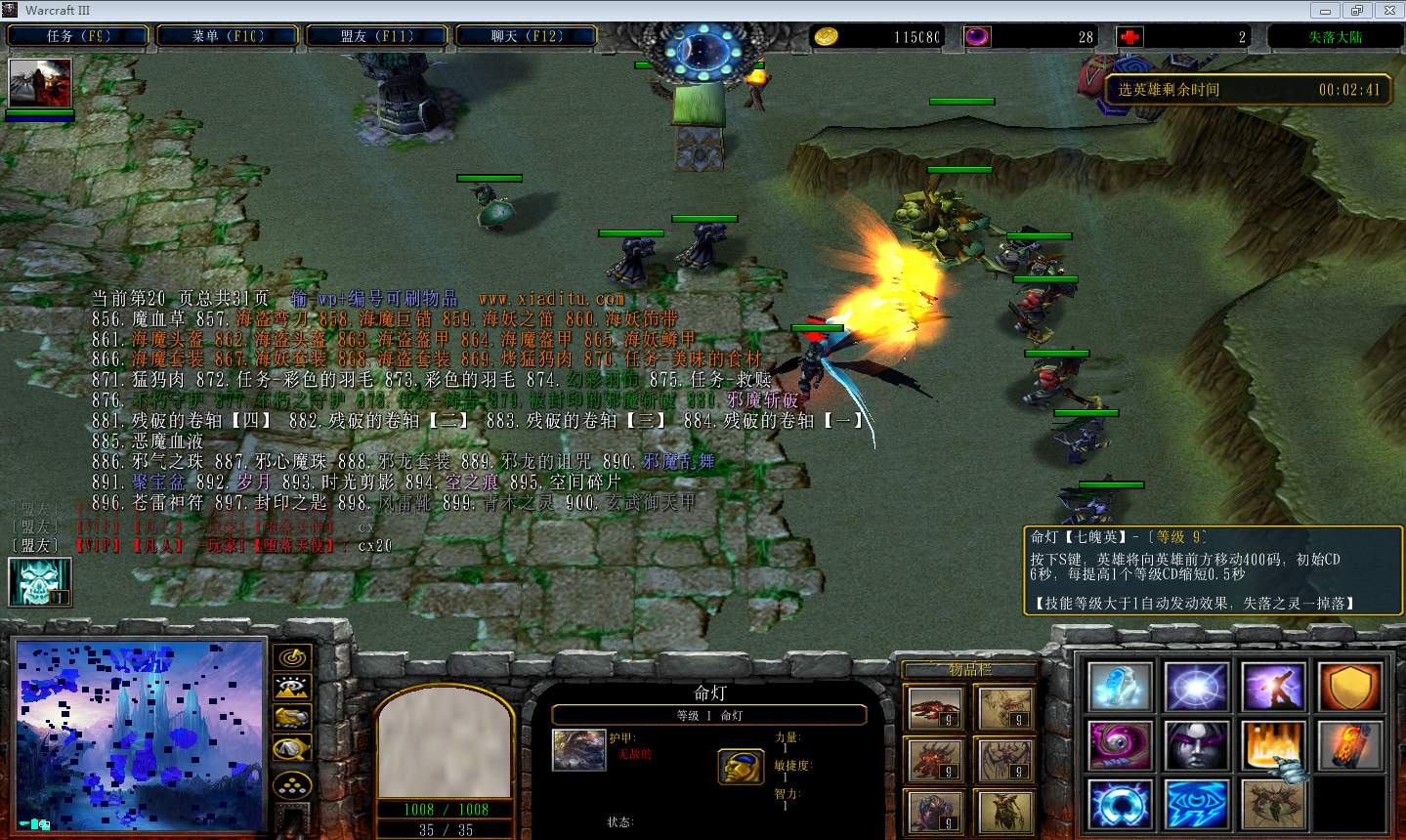Toggle the minimap terrain visibility button
The height and width of the screenshot is (840, 1406).
(x=291, y=688)
